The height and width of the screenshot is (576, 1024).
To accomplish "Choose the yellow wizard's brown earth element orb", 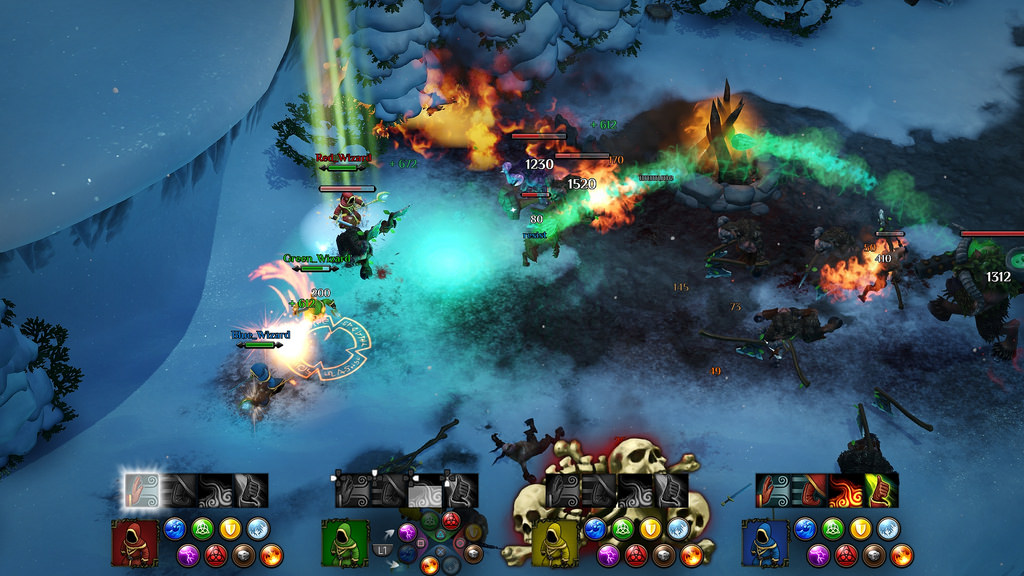I will click(x=664, y=554).
